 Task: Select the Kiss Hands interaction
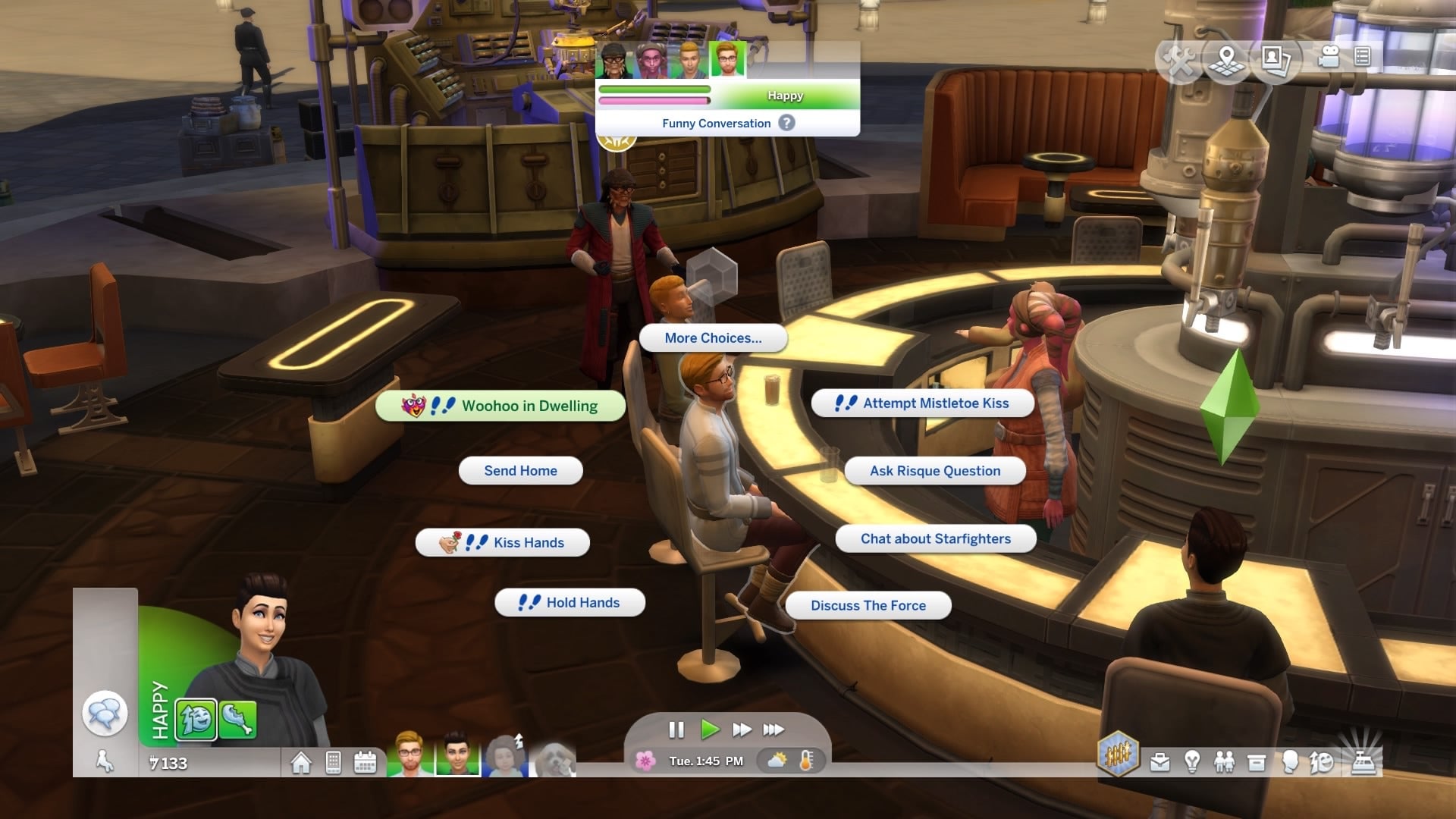(502, 542)
